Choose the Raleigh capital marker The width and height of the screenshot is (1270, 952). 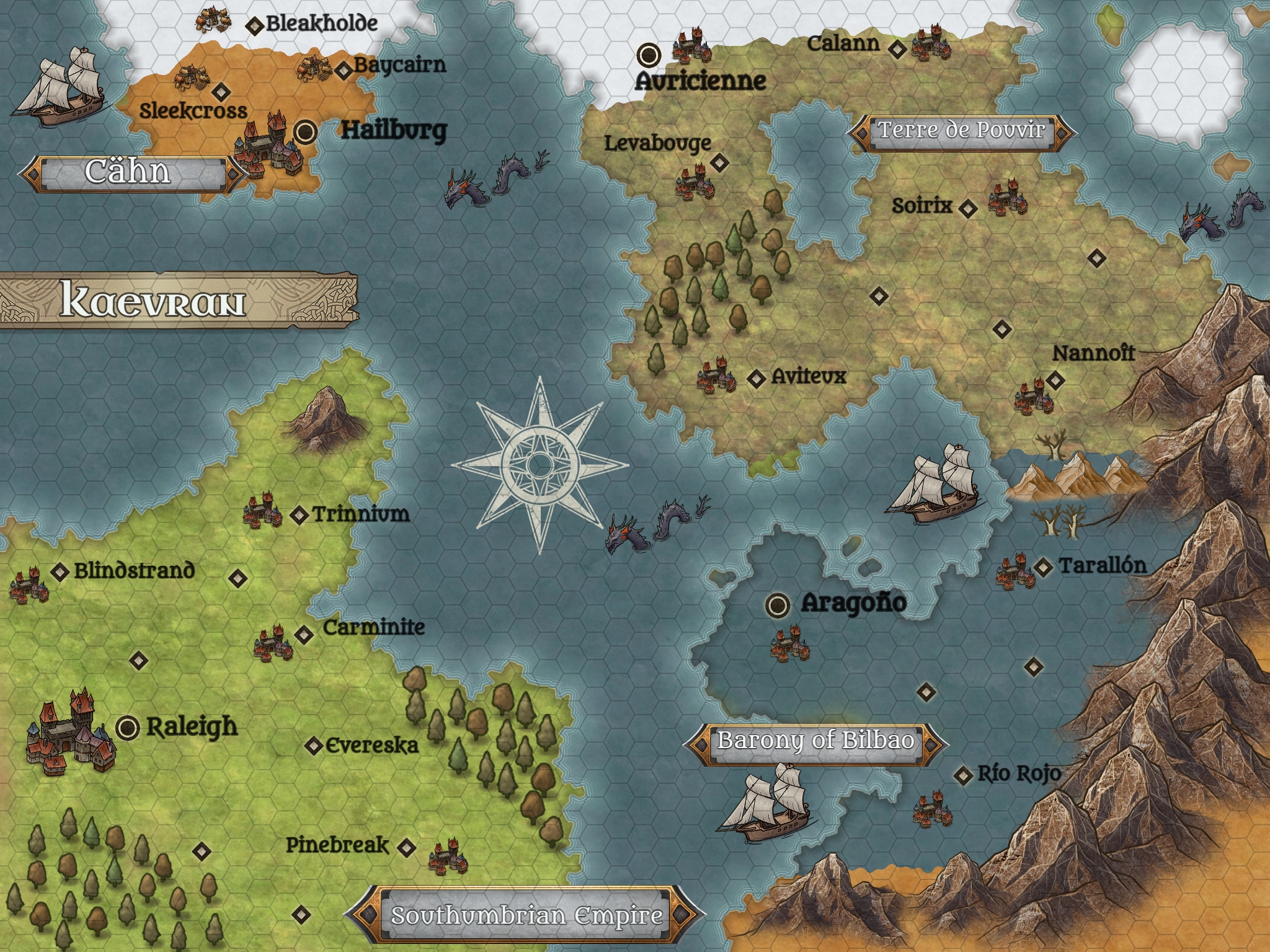(128, 727)
